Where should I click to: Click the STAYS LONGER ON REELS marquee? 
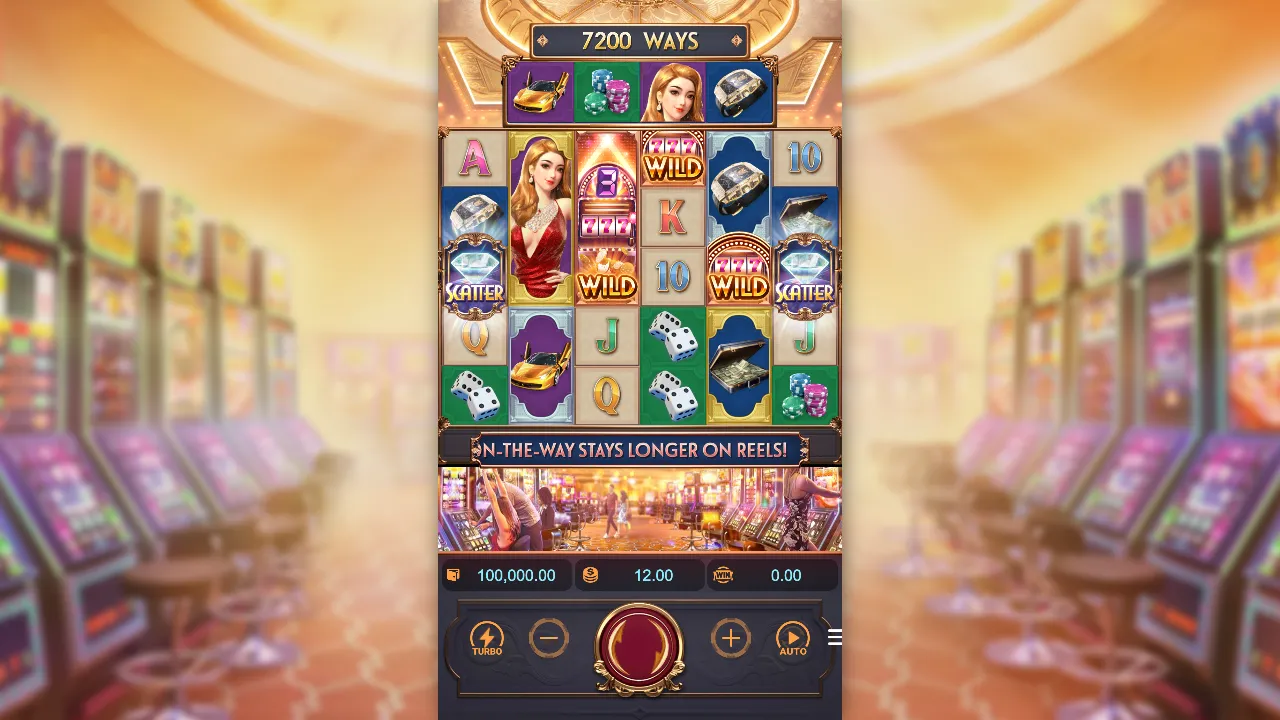[x=639, y=450]
